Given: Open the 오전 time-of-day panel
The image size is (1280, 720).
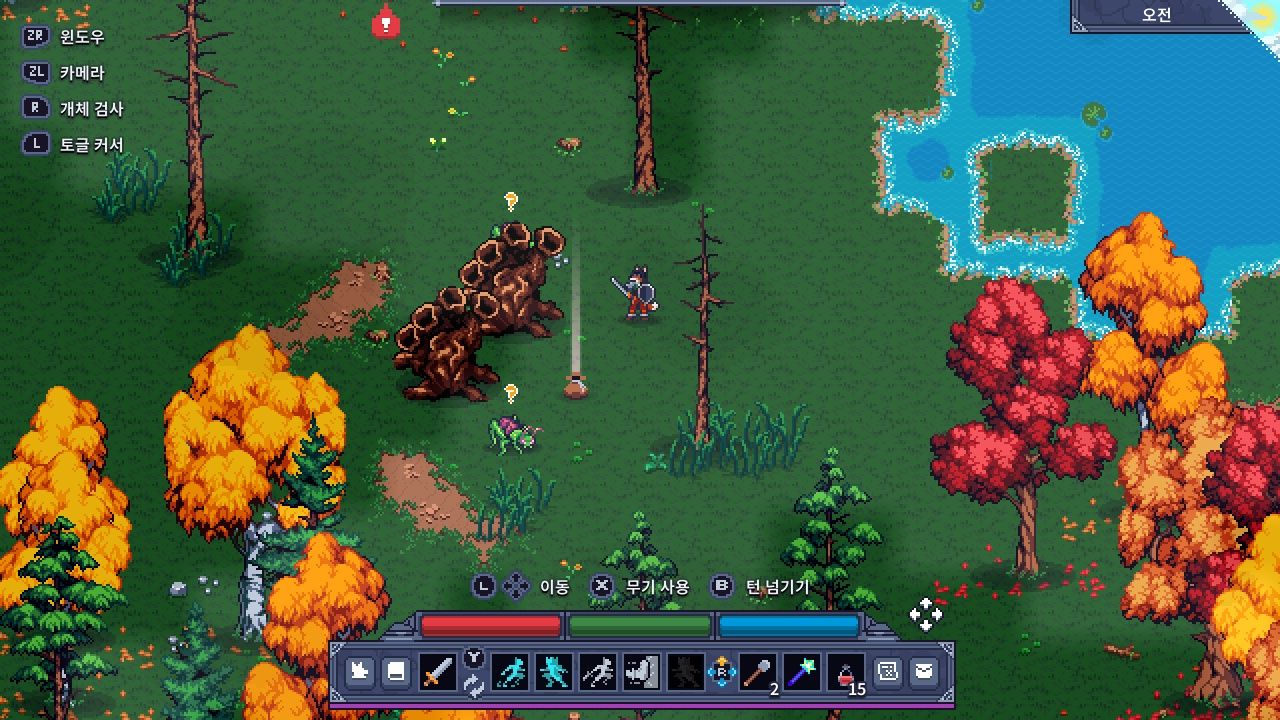Looking at the screenshot, I should [x=1157, y=15].
